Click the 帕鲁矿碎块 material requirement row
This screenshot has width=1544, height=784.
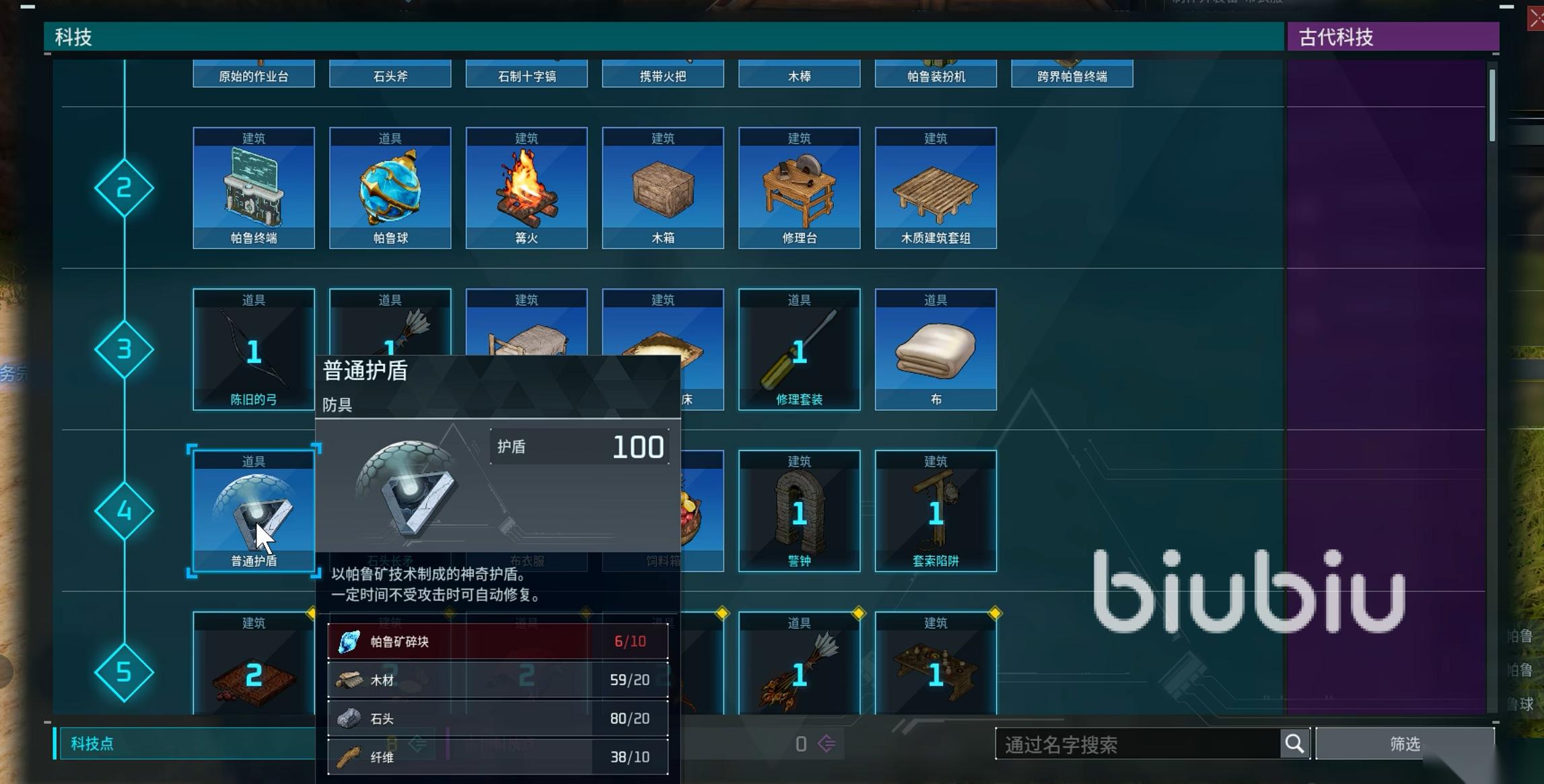point(498,641)
